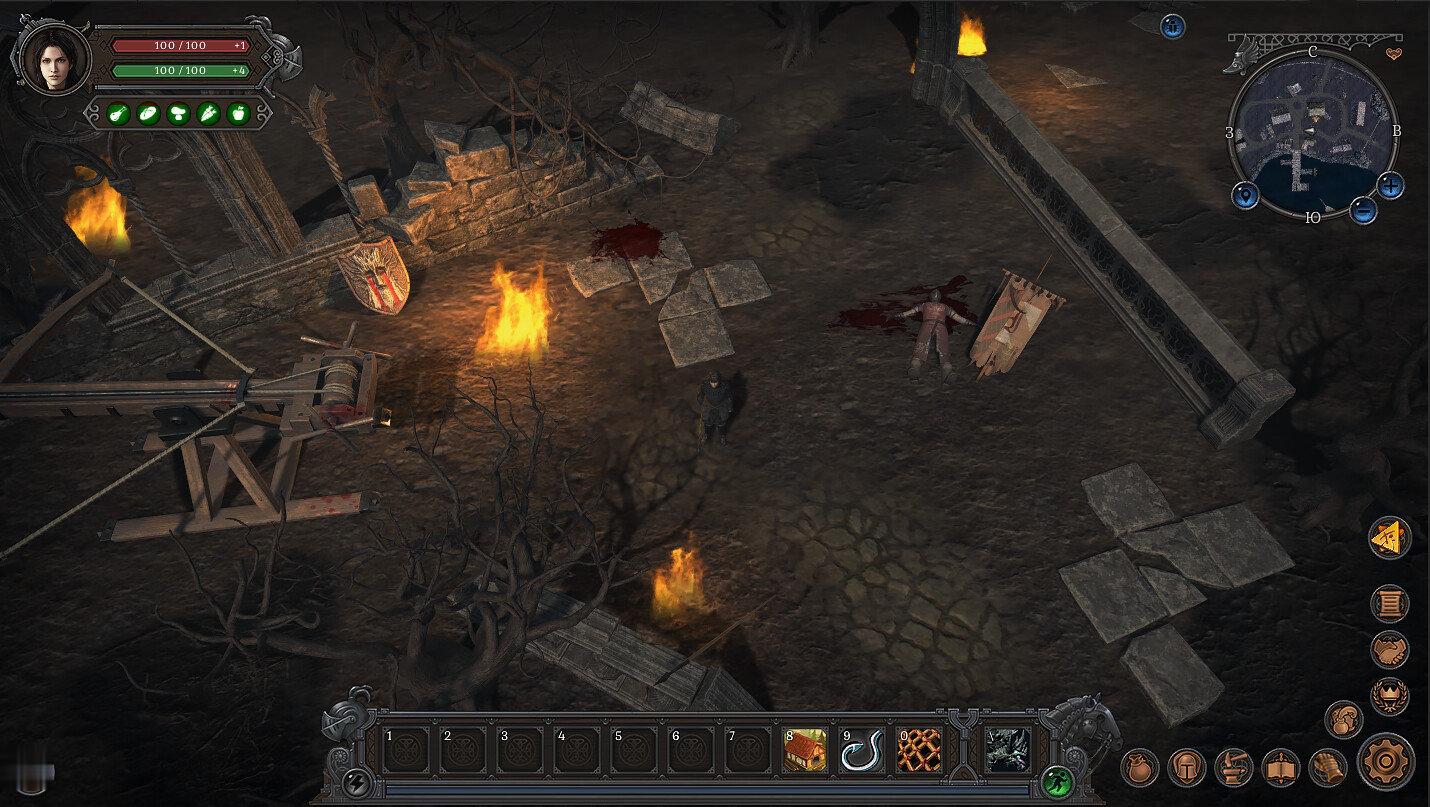Open the settings gear button
Viewport: 1430px width, 807px height.
1385,762
